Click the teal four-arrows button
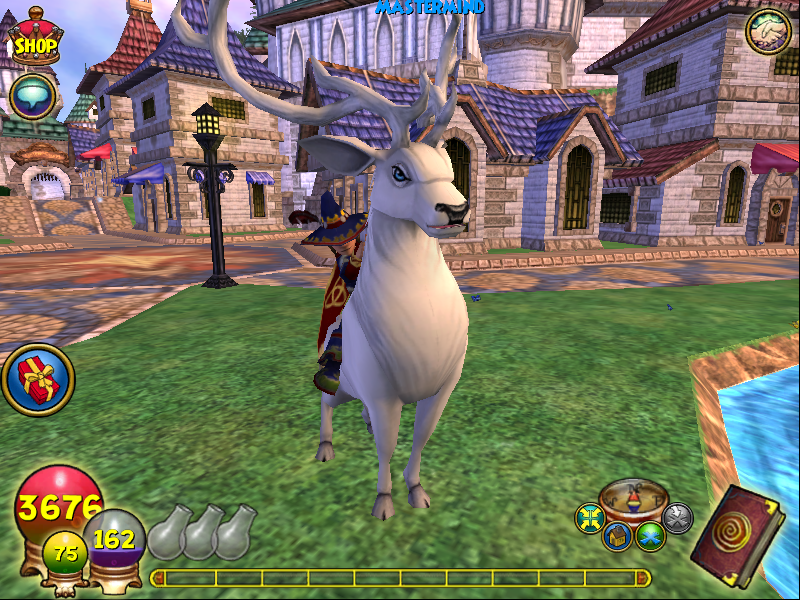This screenshot has height=600, width=800. pos(590,518)
